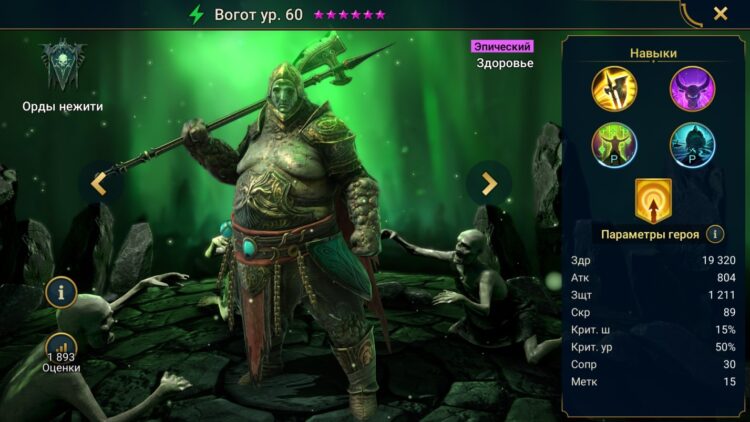Click the Undead Hordes faction emblem
Viewport: 750px width, 422px height.
62,66
